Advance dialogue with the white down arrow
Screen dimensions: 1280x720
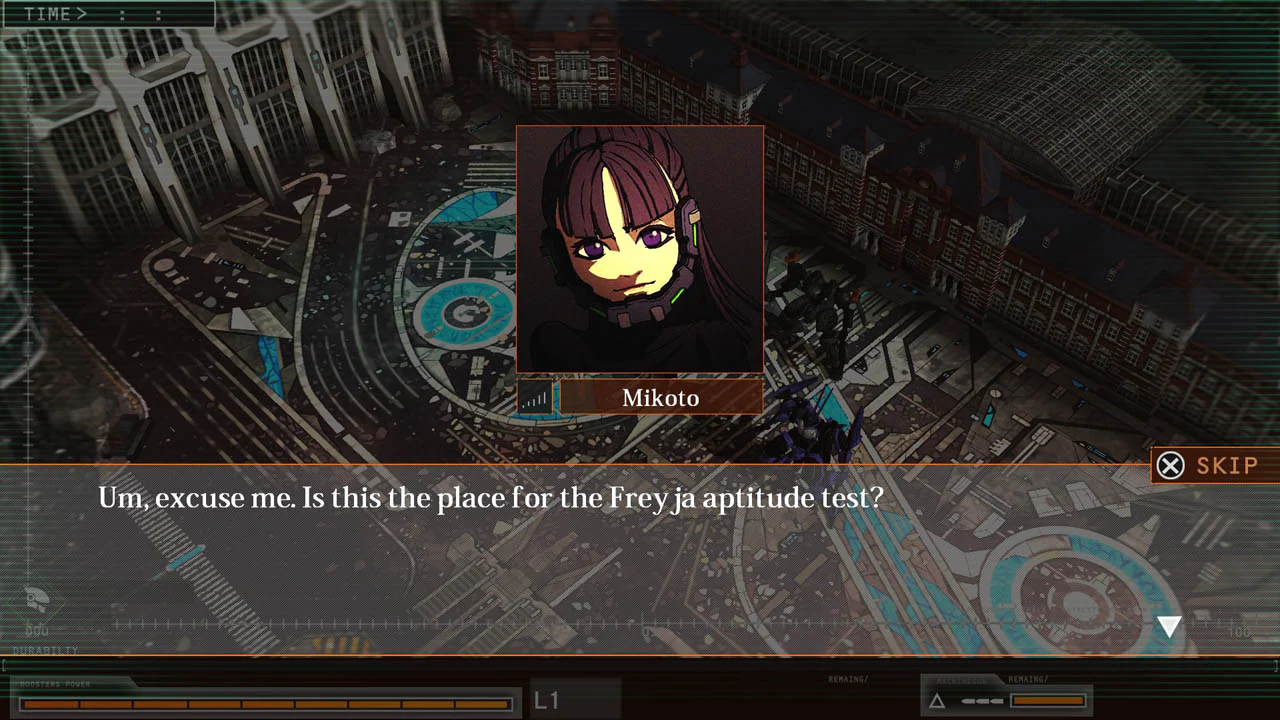1168,626
